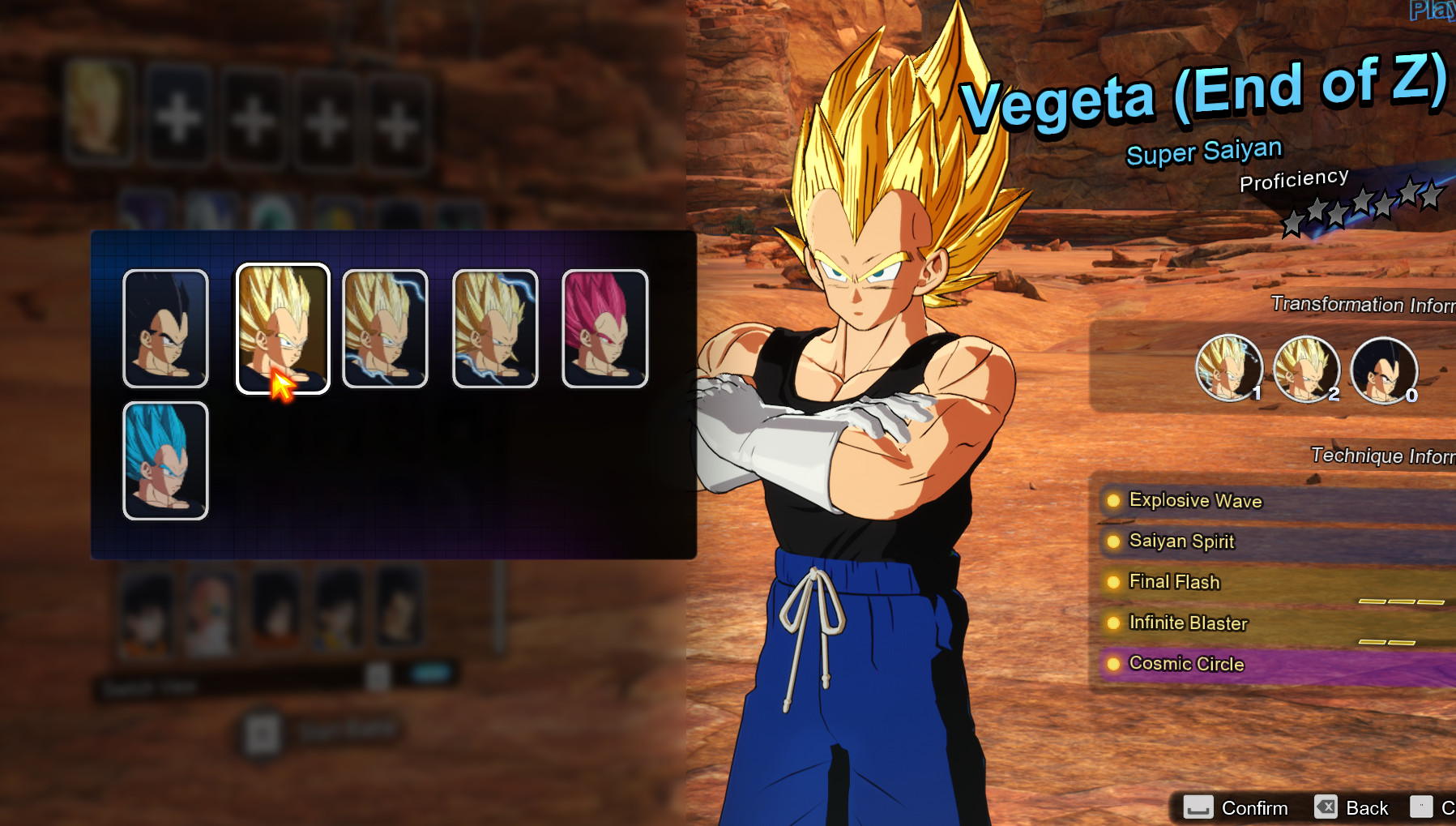Select the base form Vegeta portrait
This screenshot has width=1456, height=826.
point(165,328)
